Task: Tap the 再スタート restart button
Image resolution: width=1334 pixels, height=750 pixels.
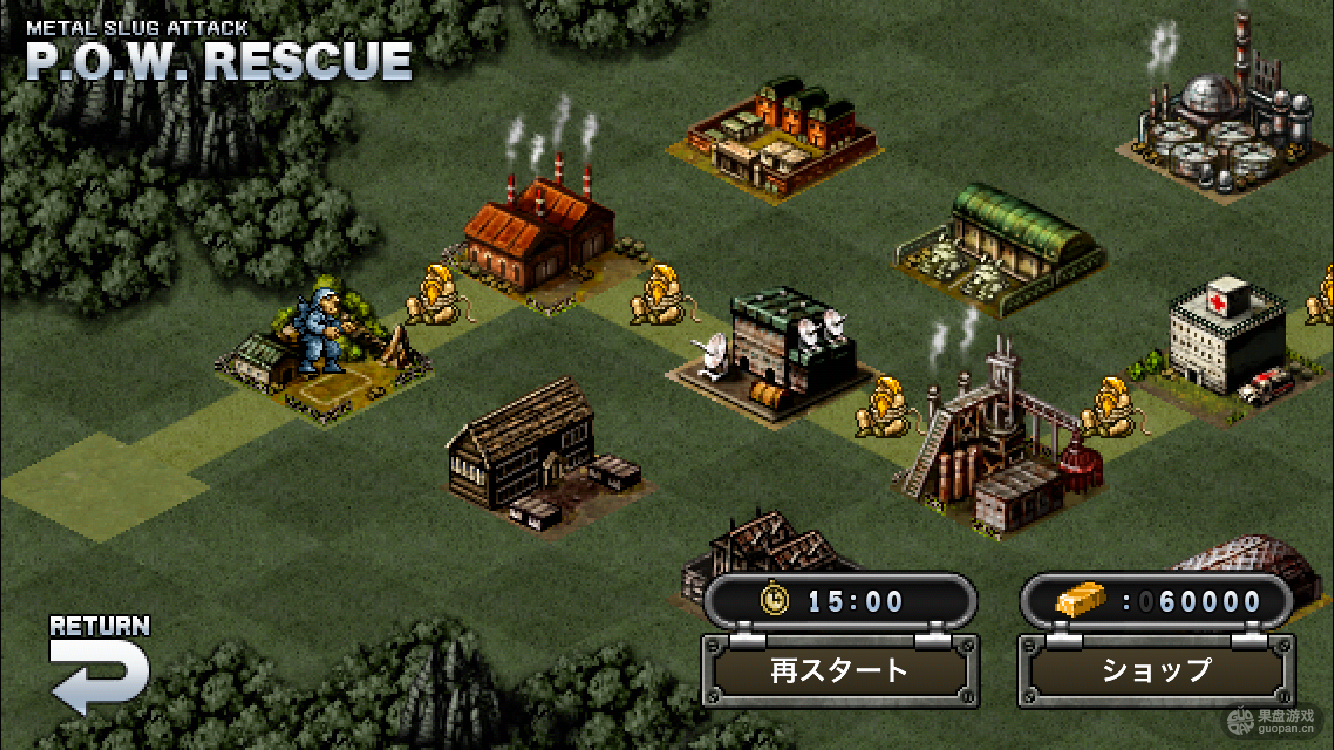Action: click(x=839, y=670)
